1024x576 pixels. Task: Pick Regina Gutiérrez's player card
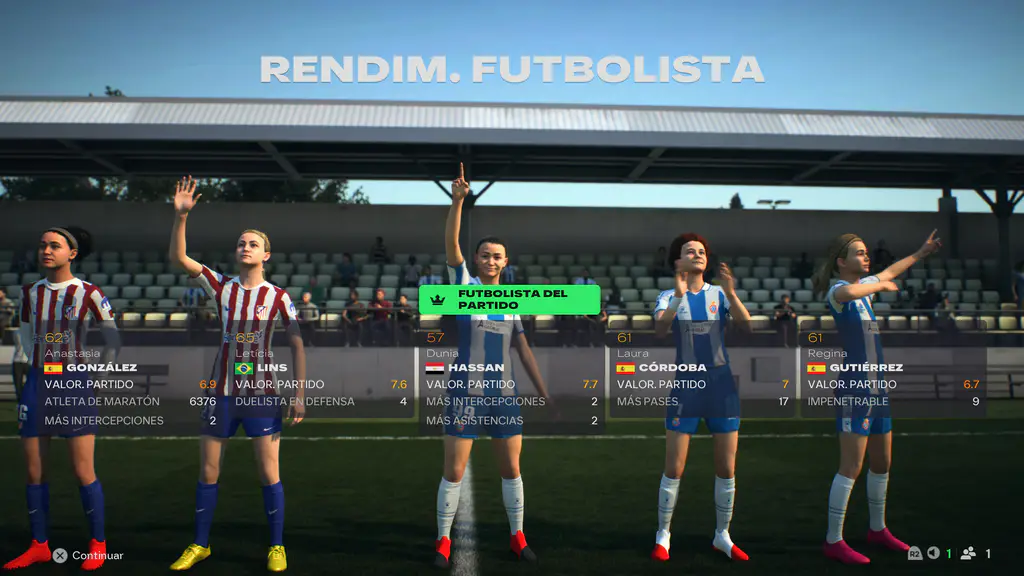pos(893,384)
